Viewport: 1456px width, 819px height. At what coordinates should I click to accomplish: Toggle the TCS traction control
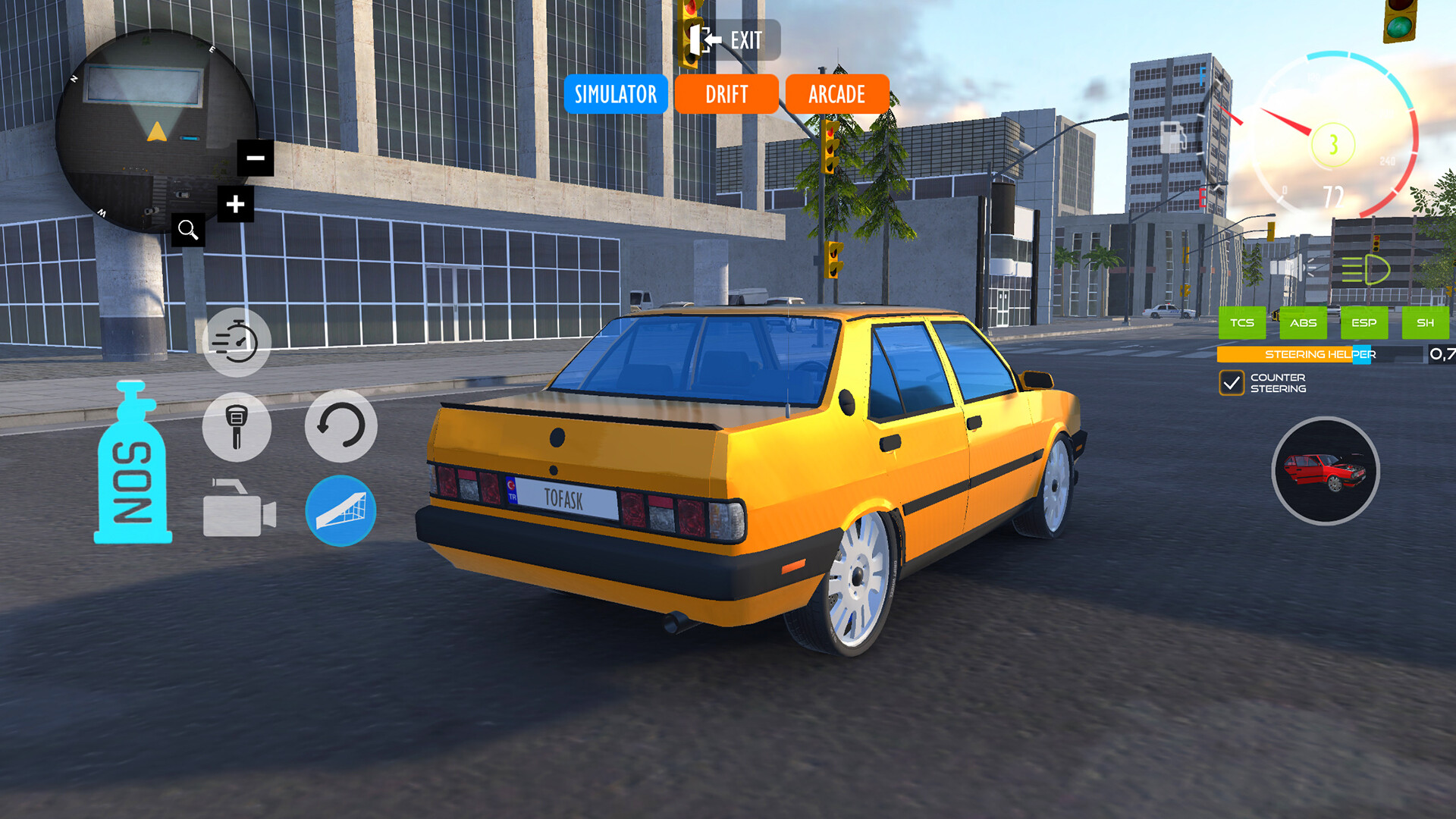(1243, 323)
